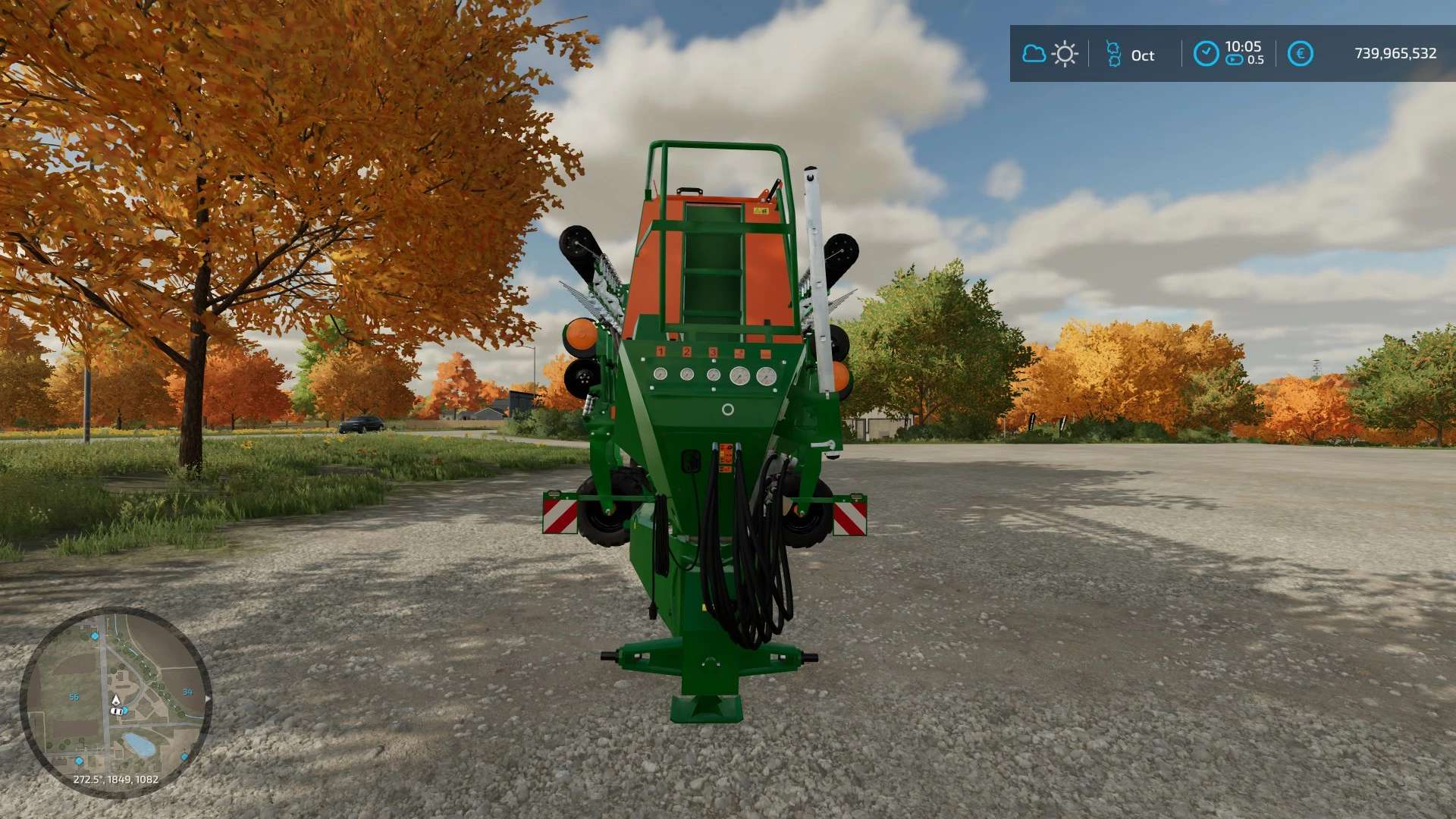Screen dimensions: 1456x819
Task: Click the euro money icon
Action: 1300,54
